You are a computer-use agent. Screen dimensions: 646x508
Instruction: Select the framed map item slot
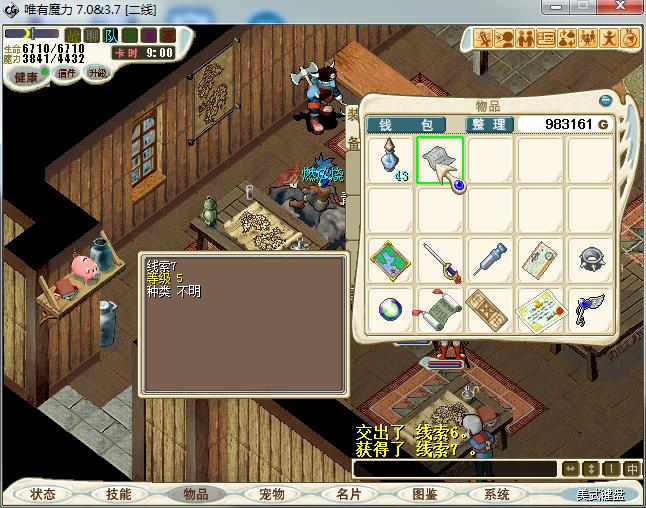click(x=389, y=260)
